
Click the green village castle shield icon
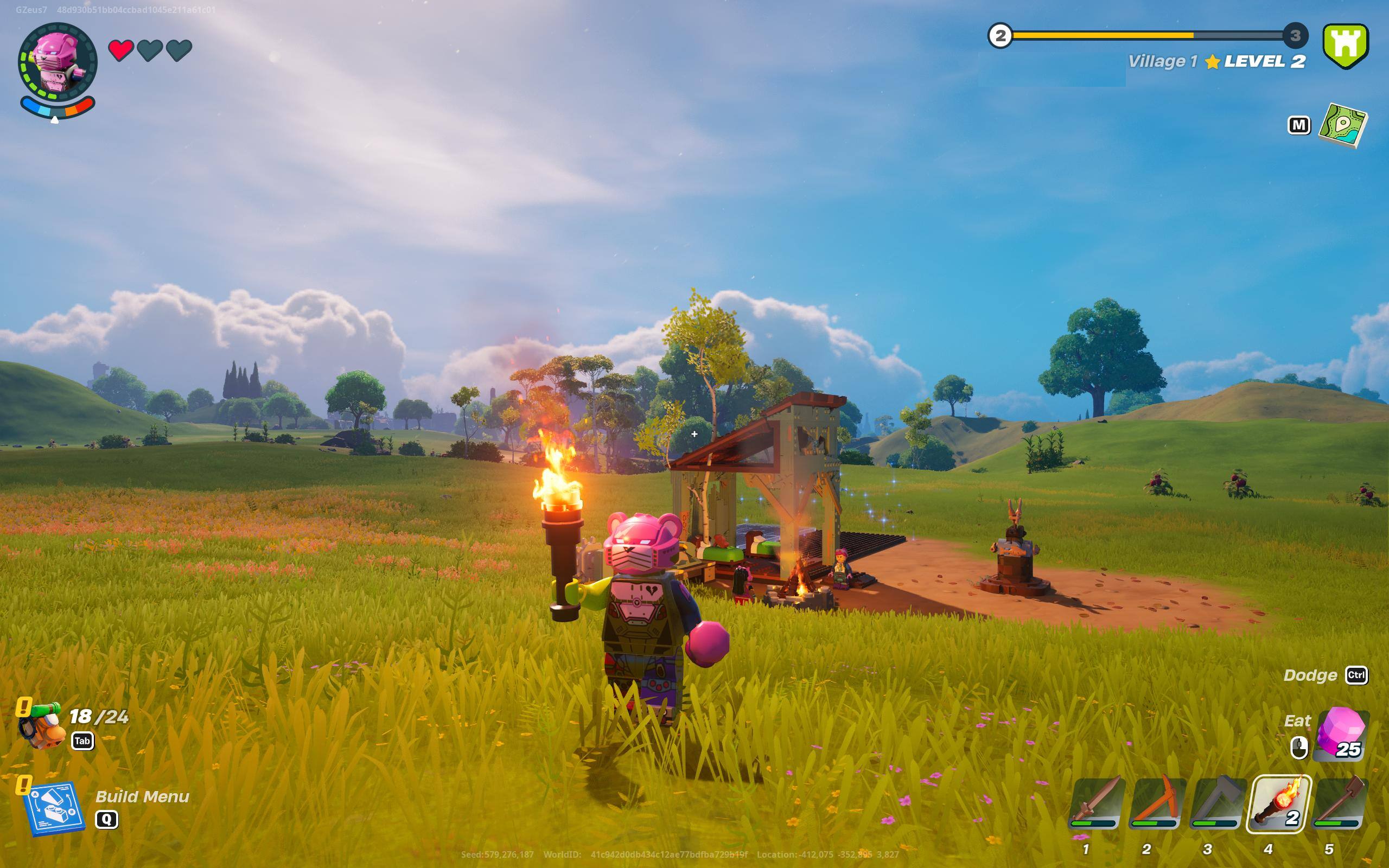pos(1346,45)
